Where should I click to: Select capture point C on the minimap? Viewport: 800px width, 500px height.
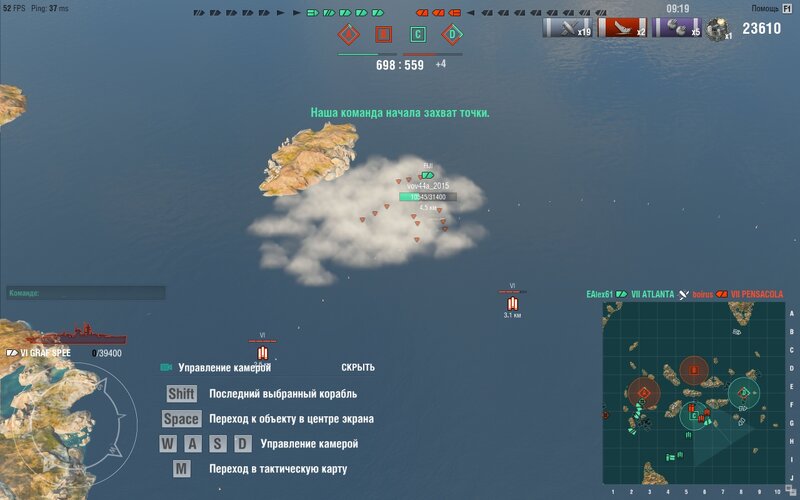693,416
